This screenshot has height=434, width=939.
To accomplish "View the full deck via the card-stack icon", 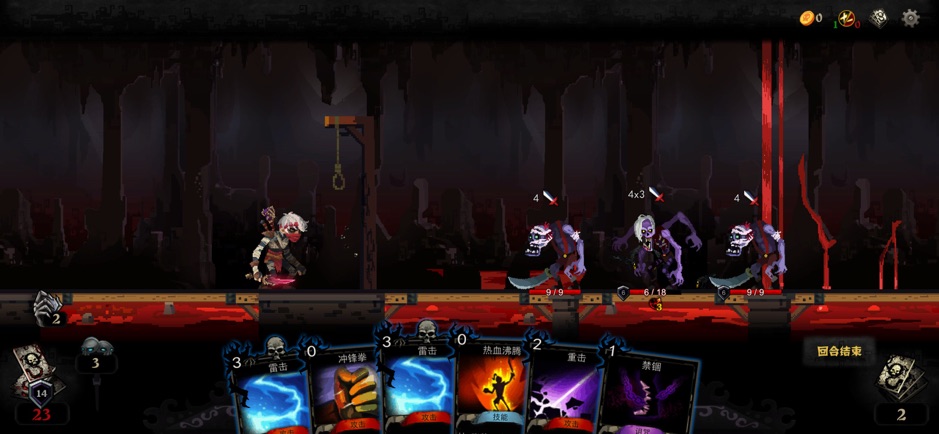I will [x=879, y=18].
